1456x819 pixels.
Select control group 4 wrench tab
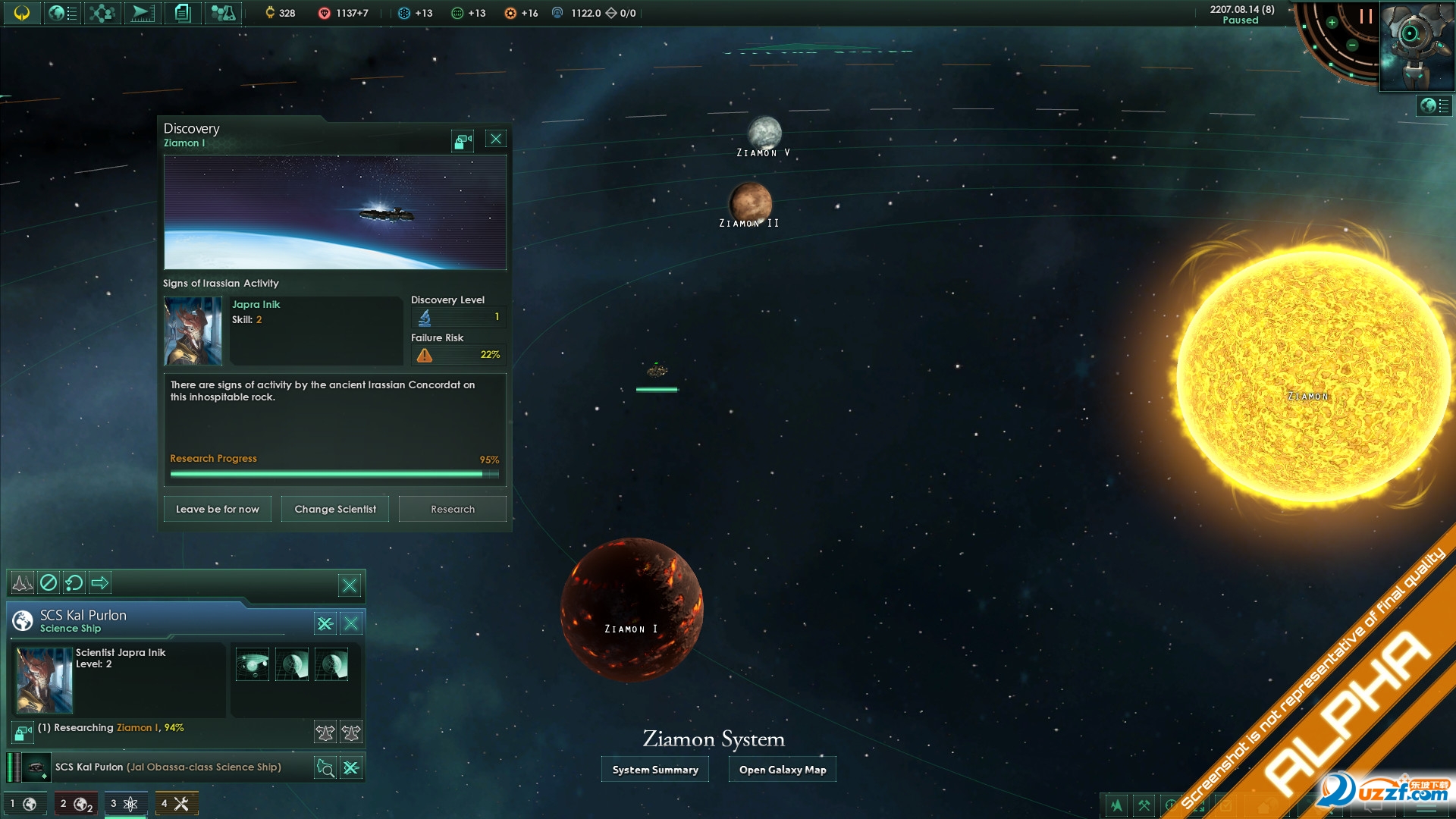point(176,804)
